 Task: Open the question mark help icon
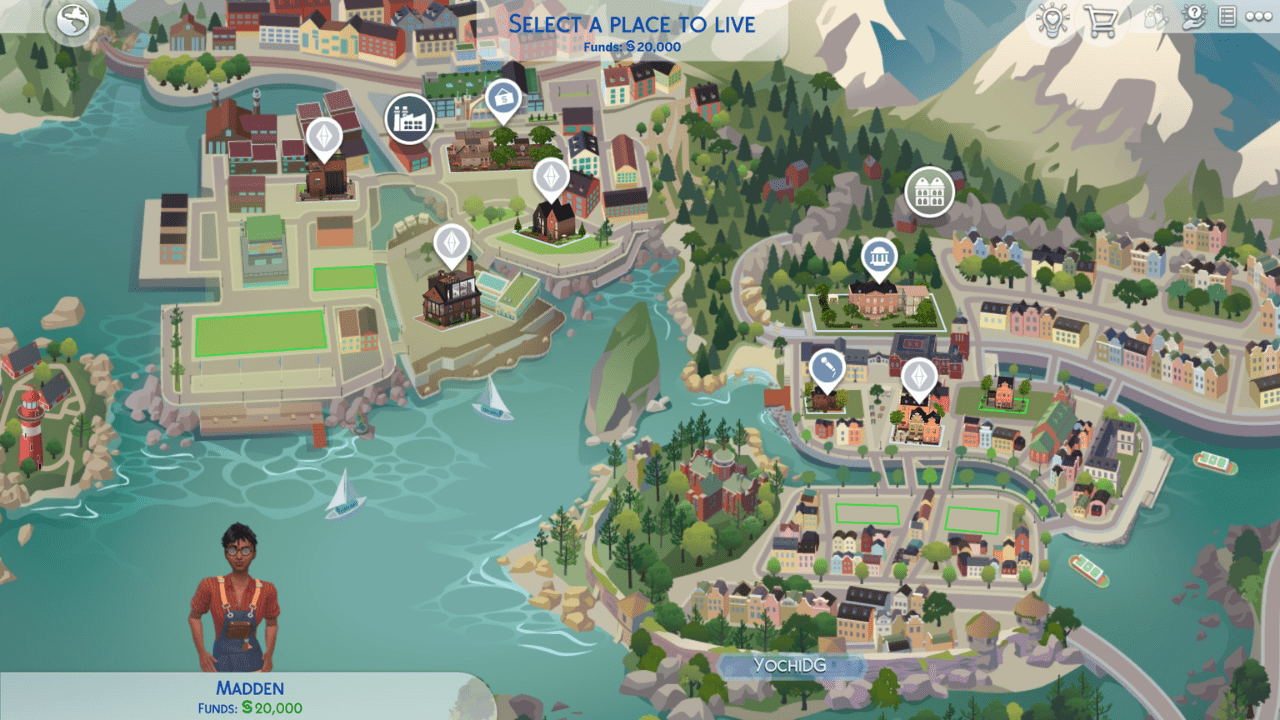click(x=1193, y=17)
